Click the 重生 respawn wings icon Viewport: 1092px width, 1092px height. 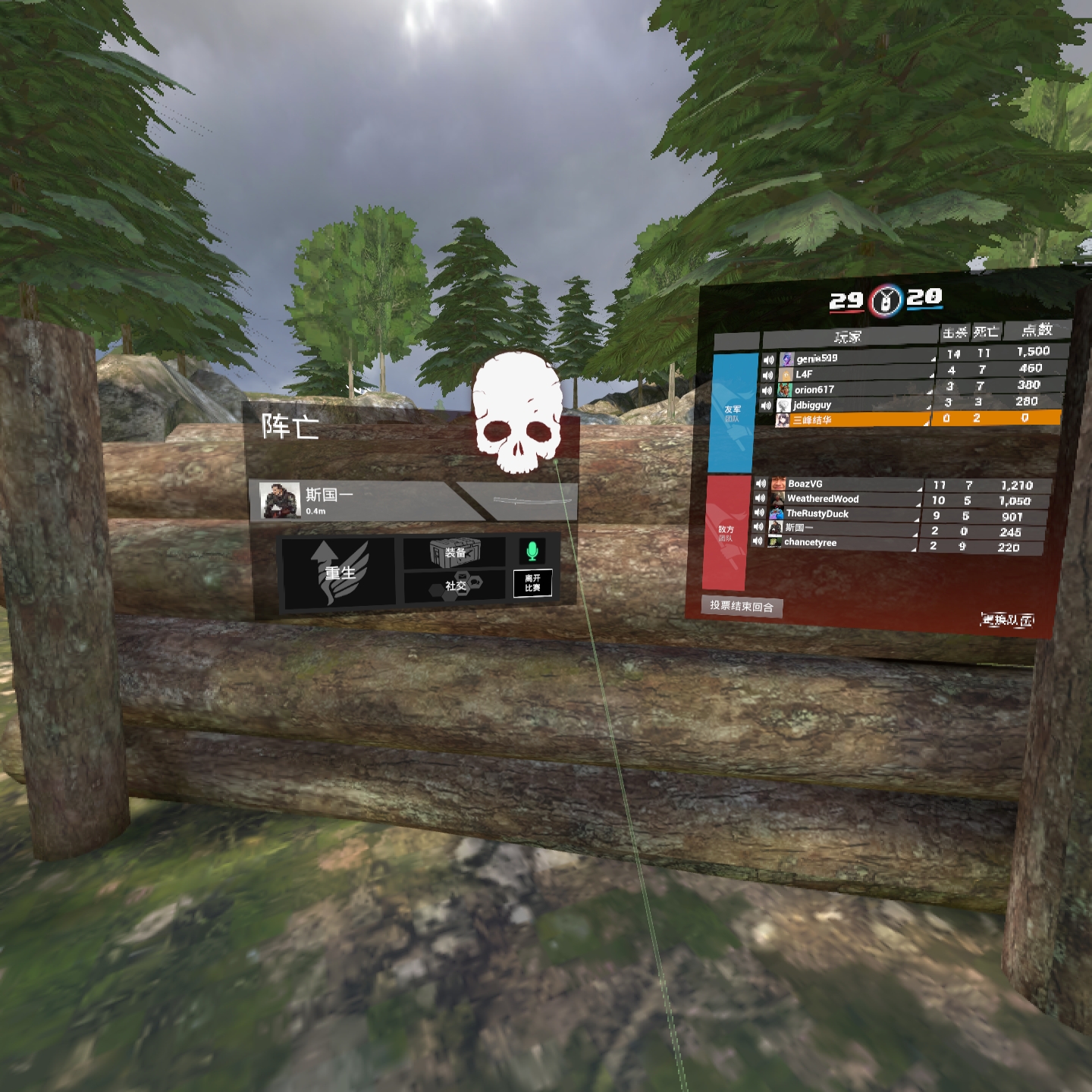pos(338,571)
